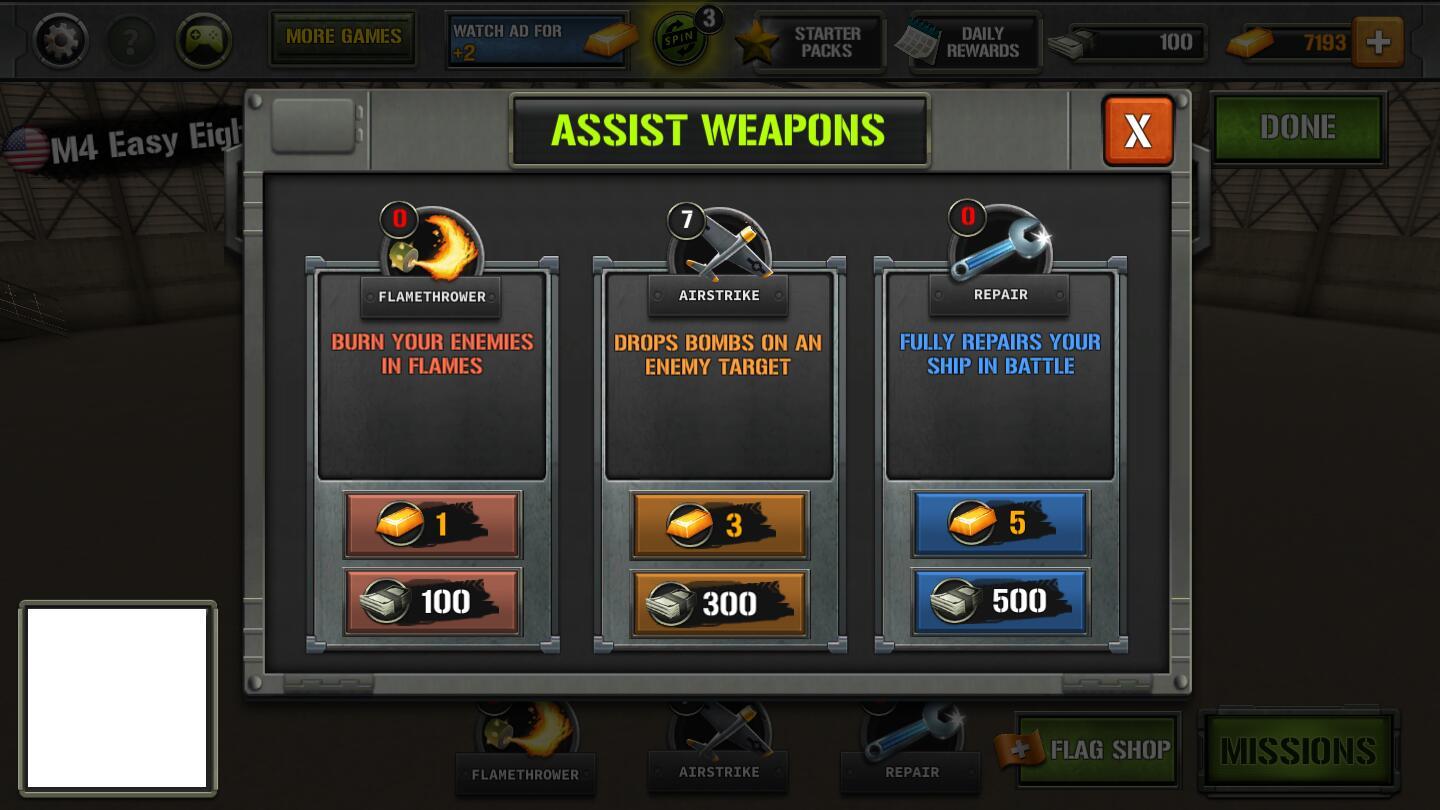Purchase Airstrike for 300 cash
This screenshot has width=1440, height=810.
[719, 603]
